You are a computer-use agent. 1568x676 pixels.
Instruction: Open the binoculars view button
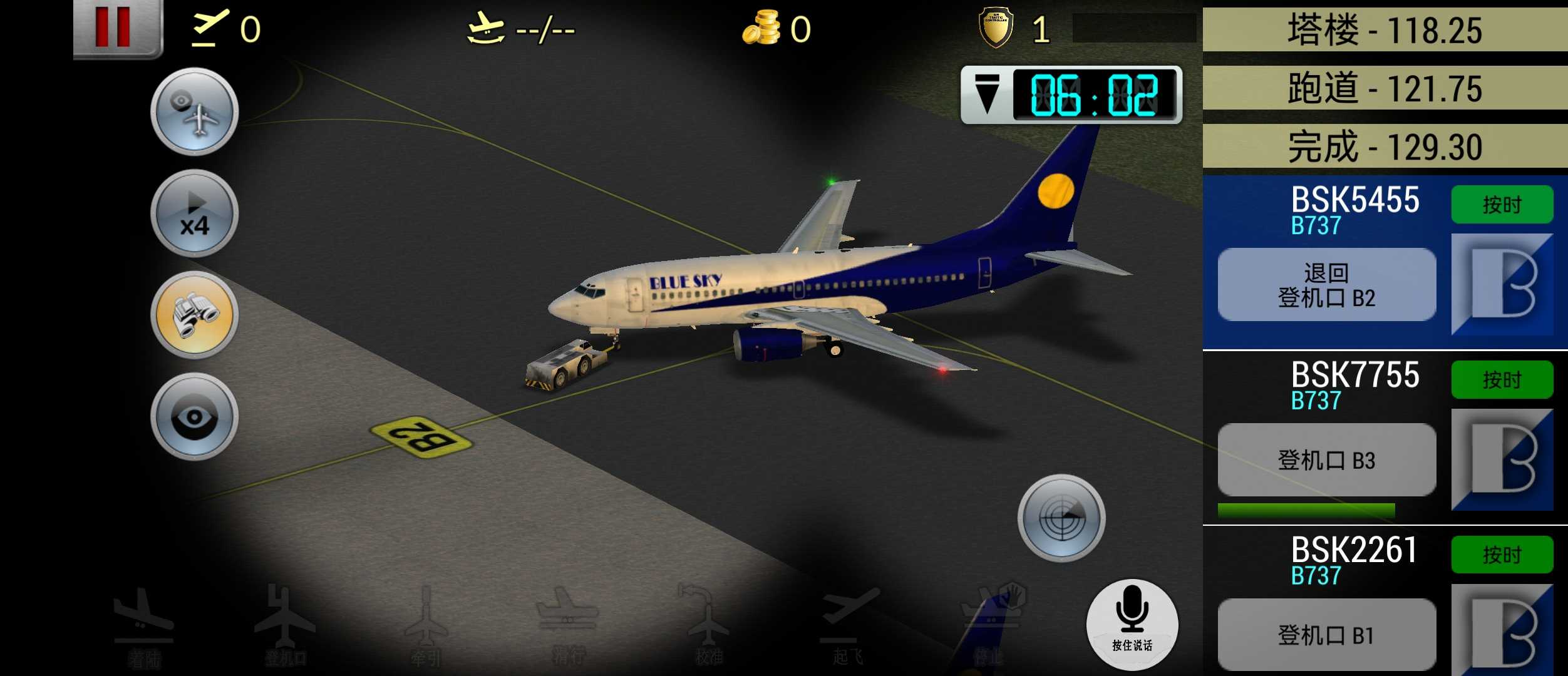click(194, 315)
